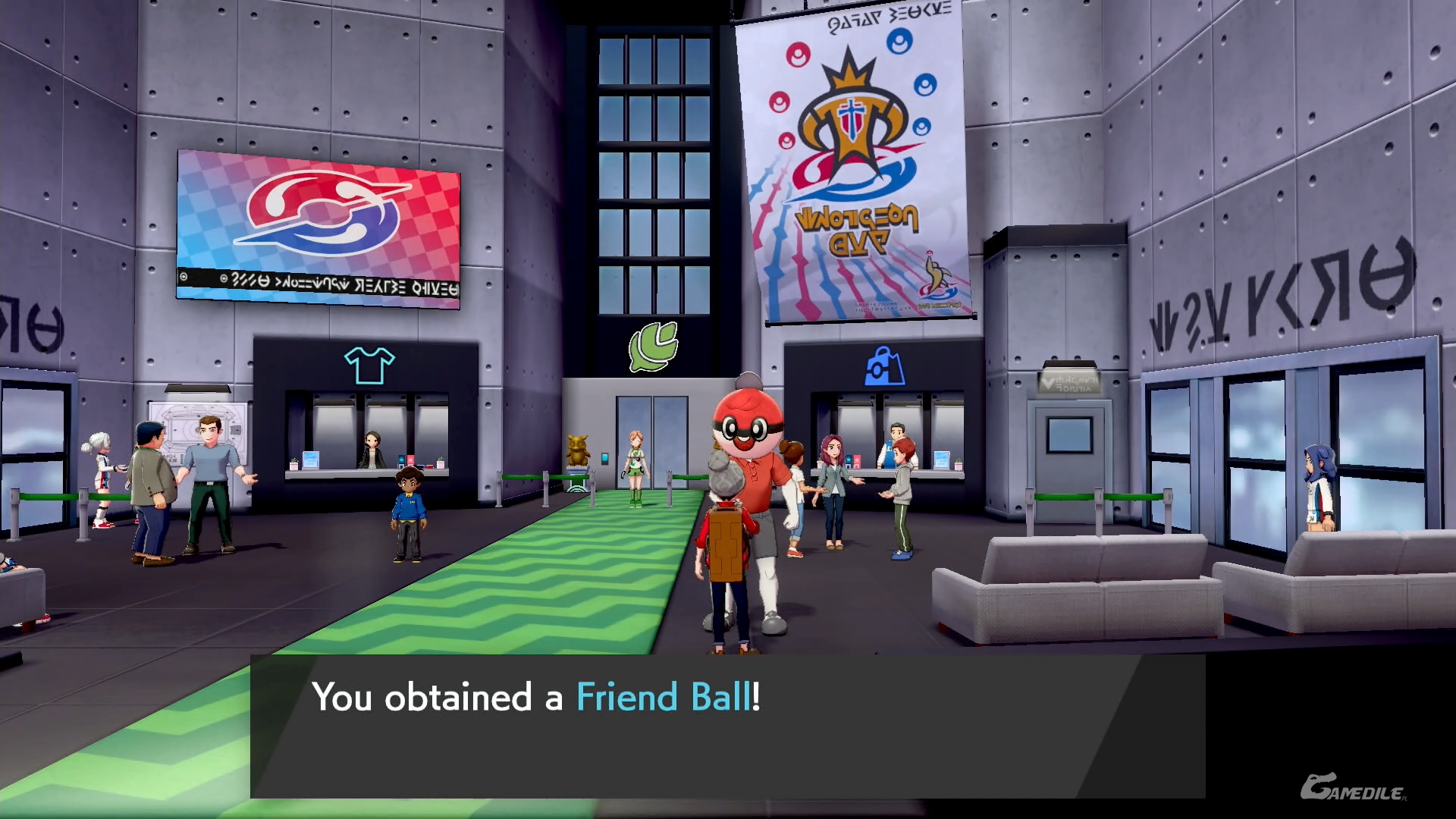
Task: Advance the "You obtained a Friend Ball" dialogue box
Action: tap(726, 726)
